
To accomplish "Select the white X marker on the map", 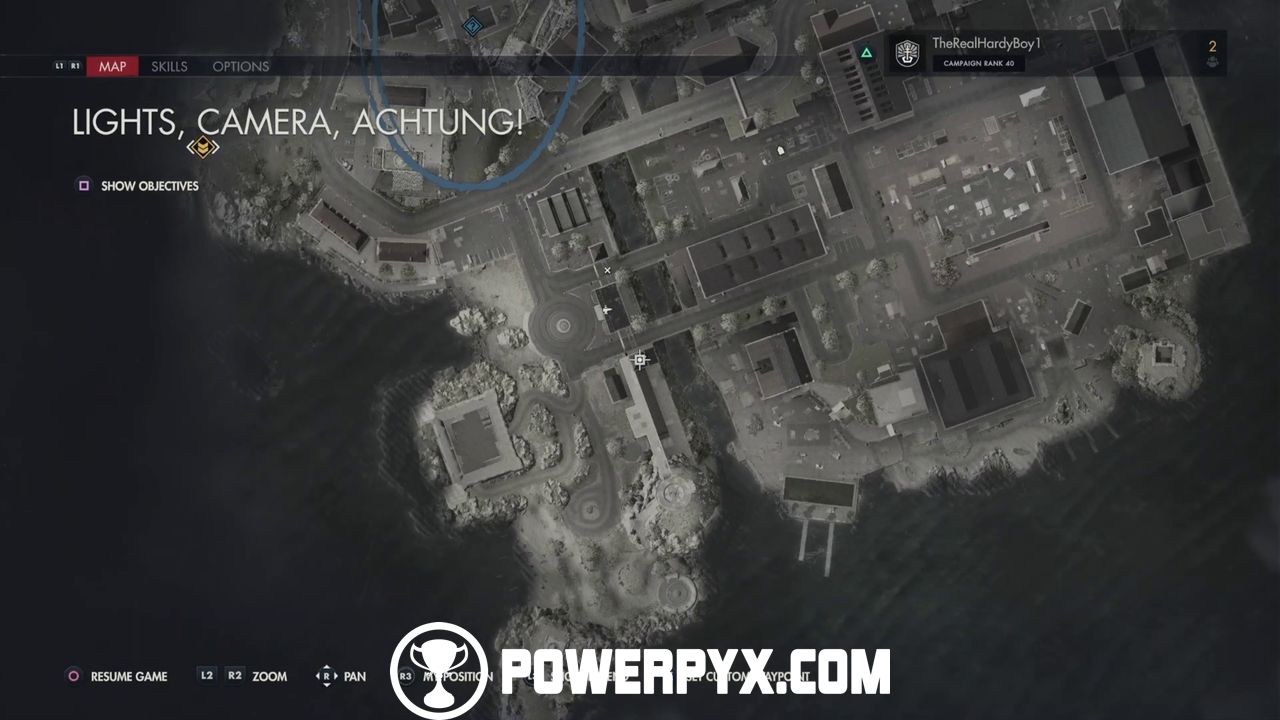I will pyautogui.click(x=607, y=270).
